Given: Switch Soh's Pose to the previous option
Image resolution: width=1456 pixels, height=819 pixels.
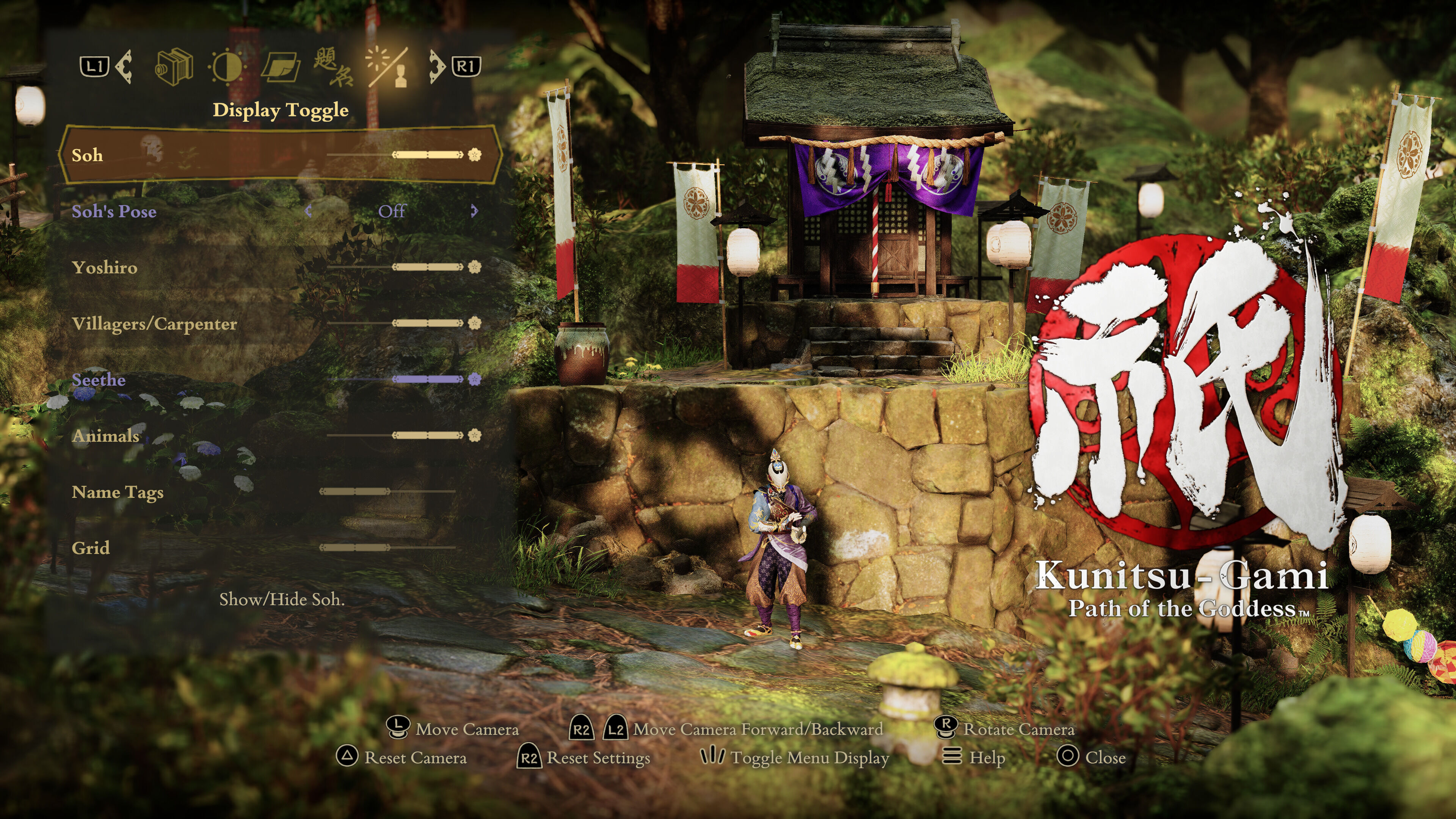Looking at the screenshot, I should 309,212.
